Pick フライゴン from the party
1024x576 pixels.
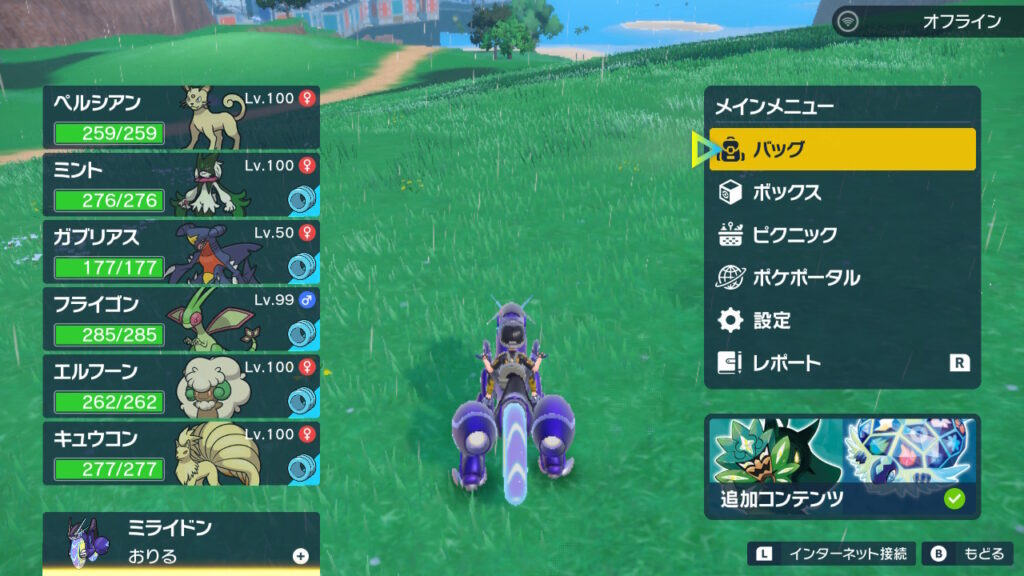[x=181, y=318]
